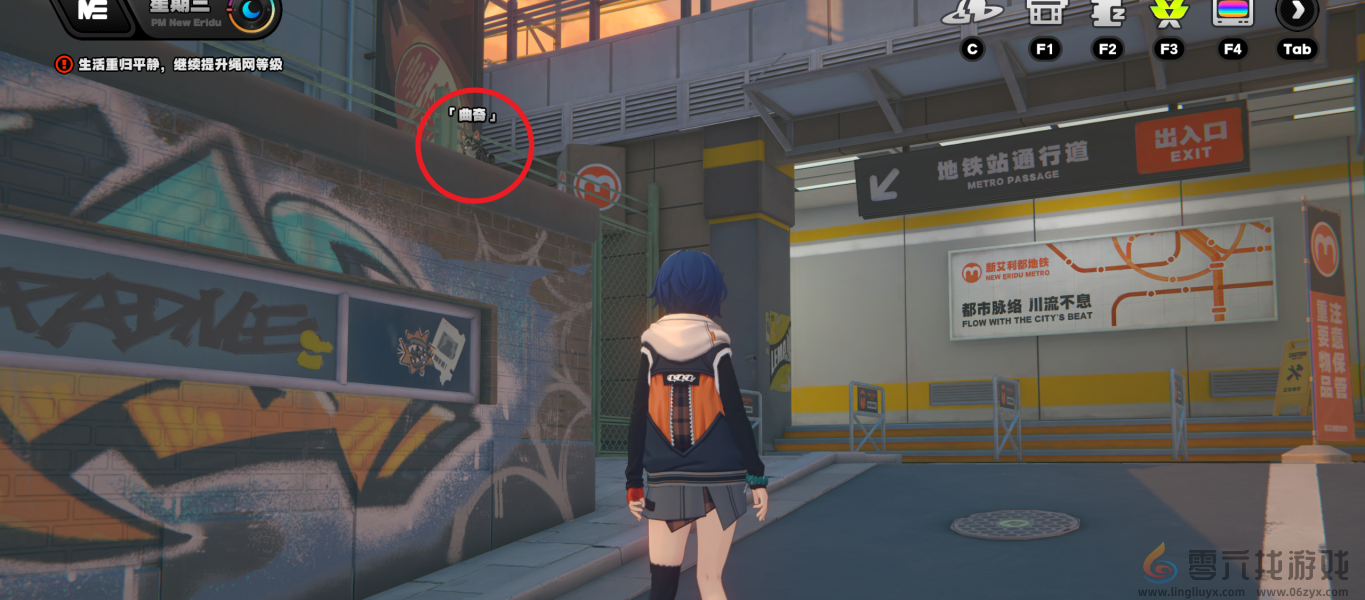Expand the arrow button for more menus
The height and width of the screenshot is (600, 1365).
click(x=1297, y=11)
